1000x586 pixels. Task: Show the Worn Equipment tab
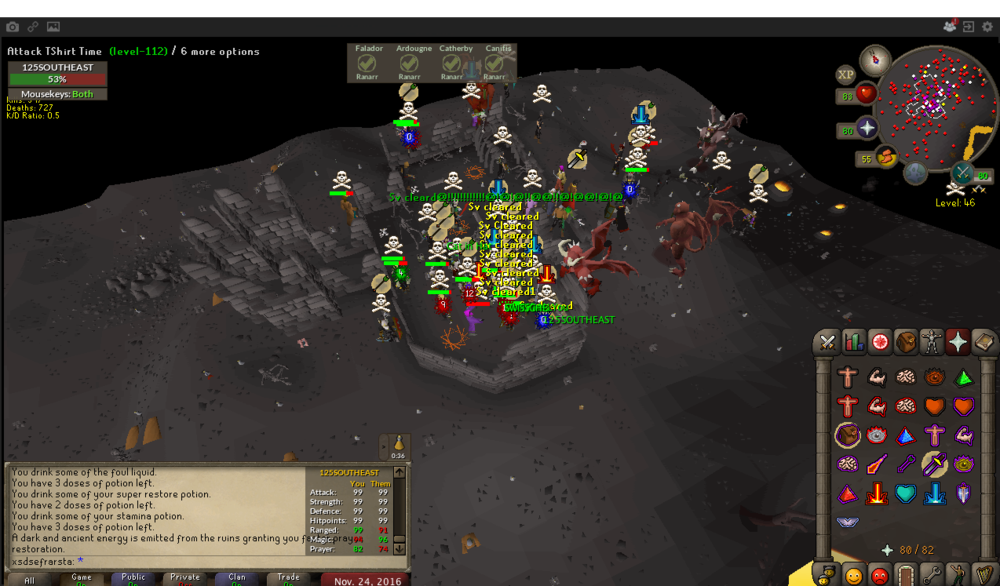pyautogui.click(x=932, y=342)
